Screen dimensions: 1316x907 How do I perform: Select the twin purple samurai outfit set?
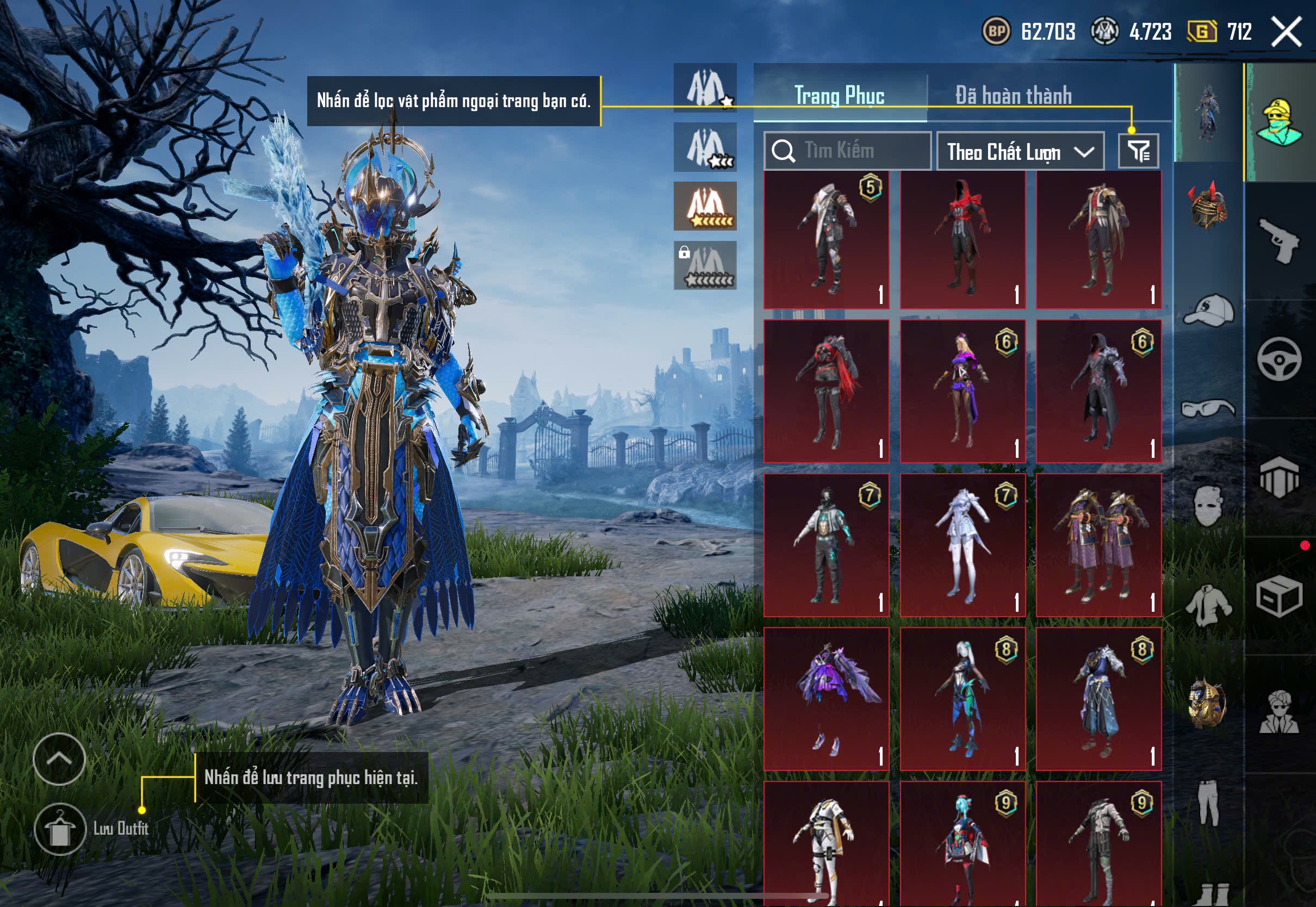point(1098,545)
